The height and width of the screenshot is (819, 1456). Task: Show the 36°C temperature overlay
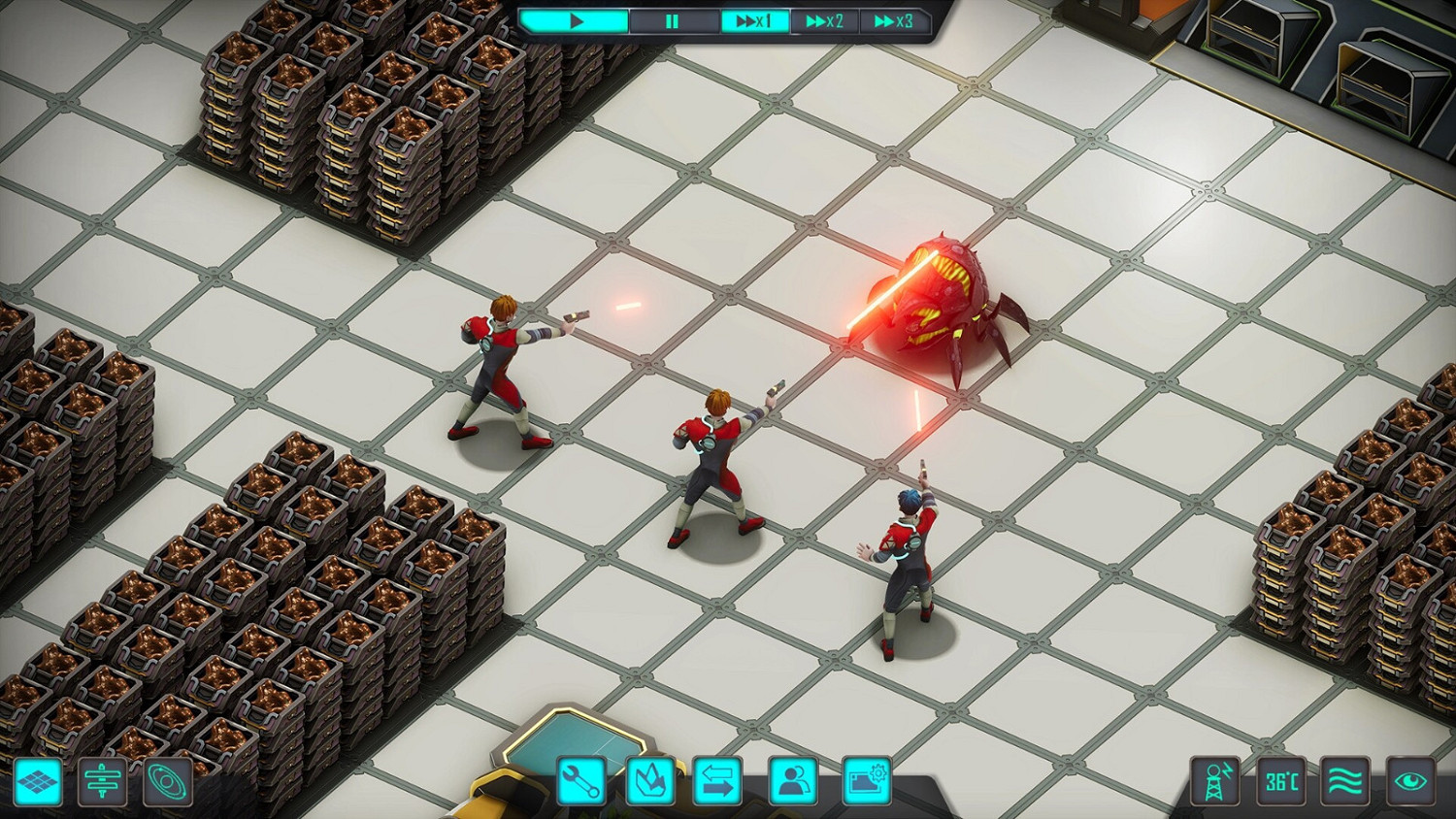tap(1280, 784)
